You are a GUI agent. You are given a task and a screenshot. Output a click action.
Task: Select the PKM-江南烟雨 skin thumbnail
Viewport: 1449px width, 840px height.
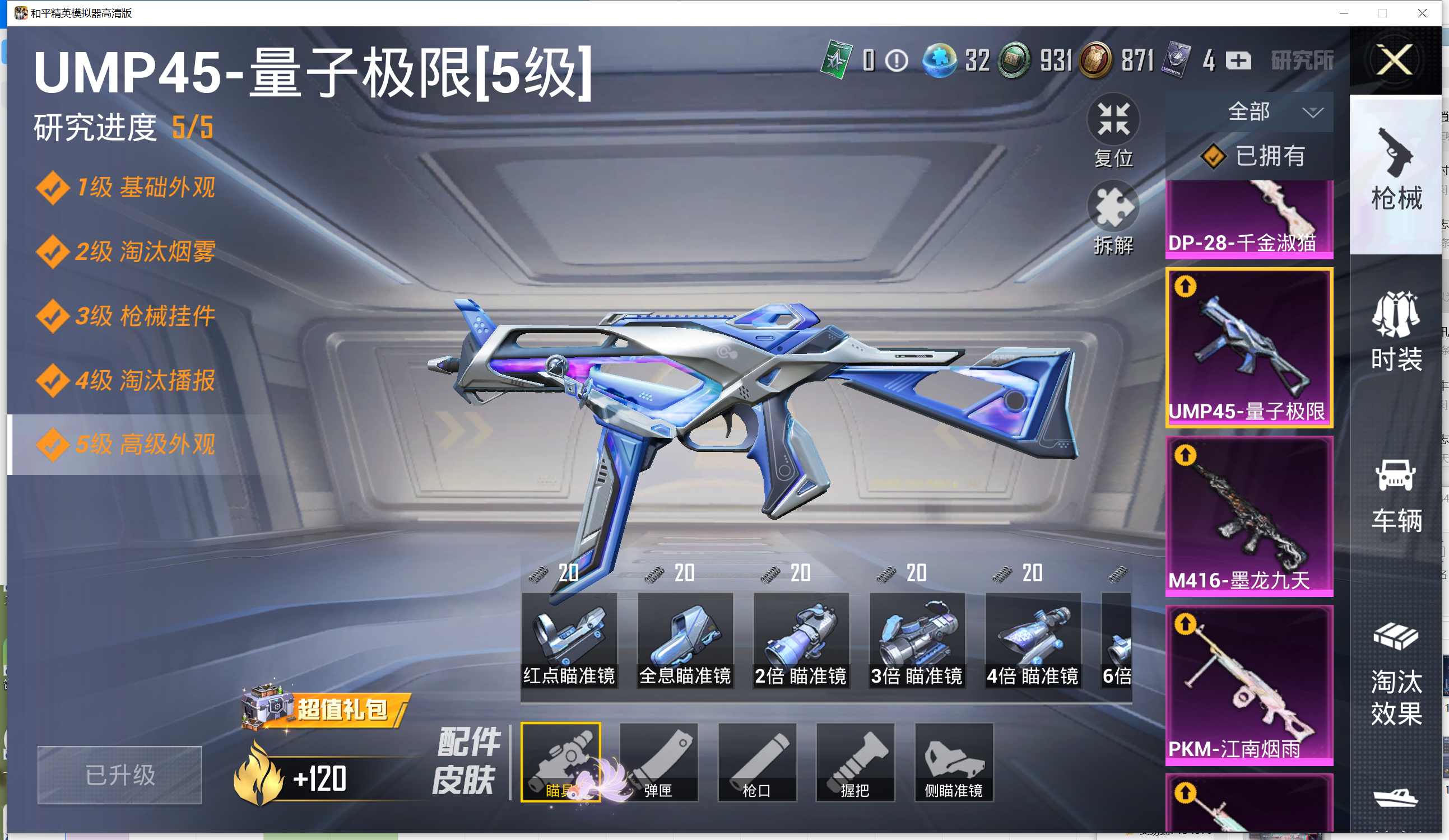1249,685
